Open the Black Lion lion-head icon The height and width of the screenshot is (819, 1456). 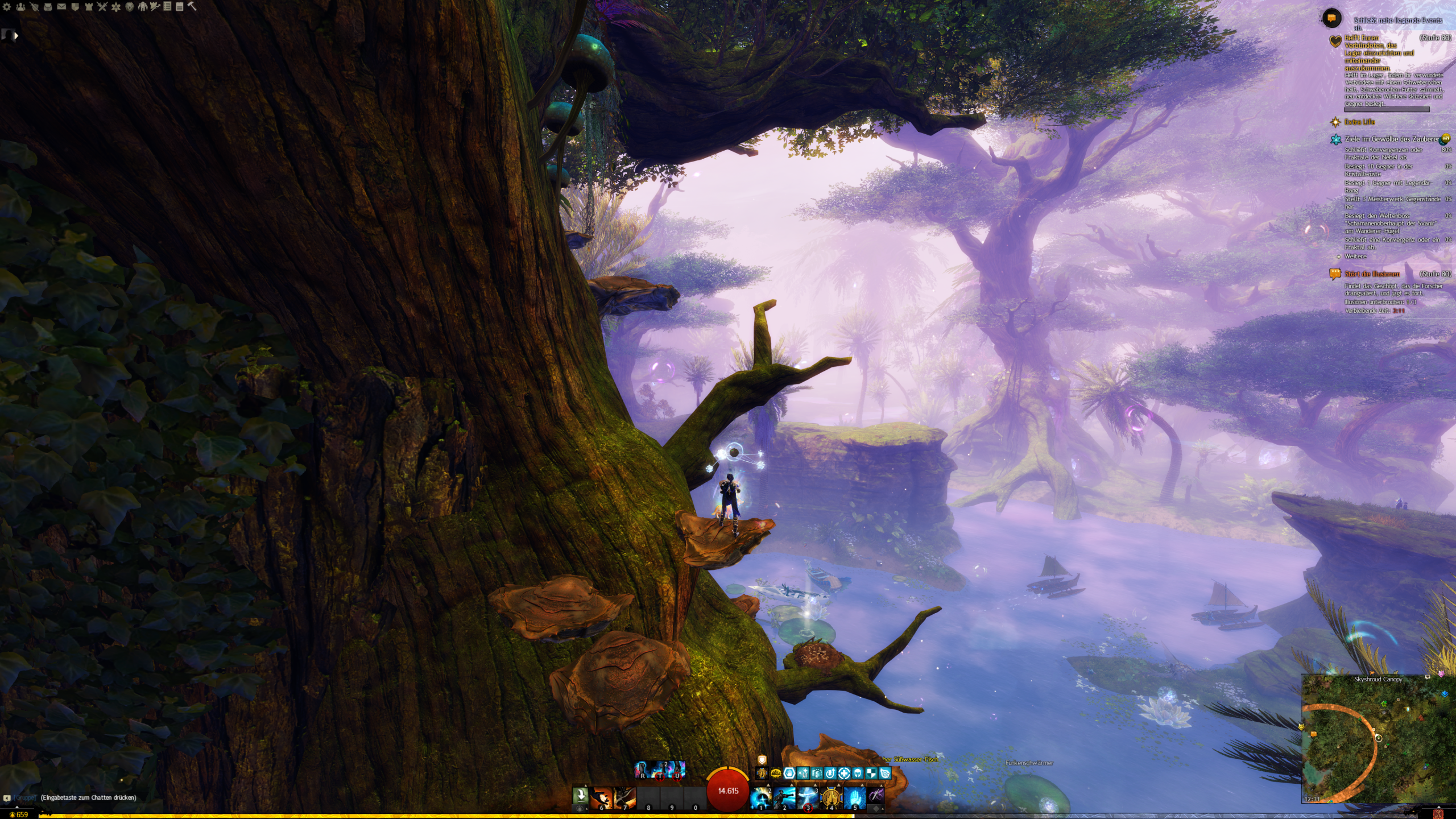(130, 7)
